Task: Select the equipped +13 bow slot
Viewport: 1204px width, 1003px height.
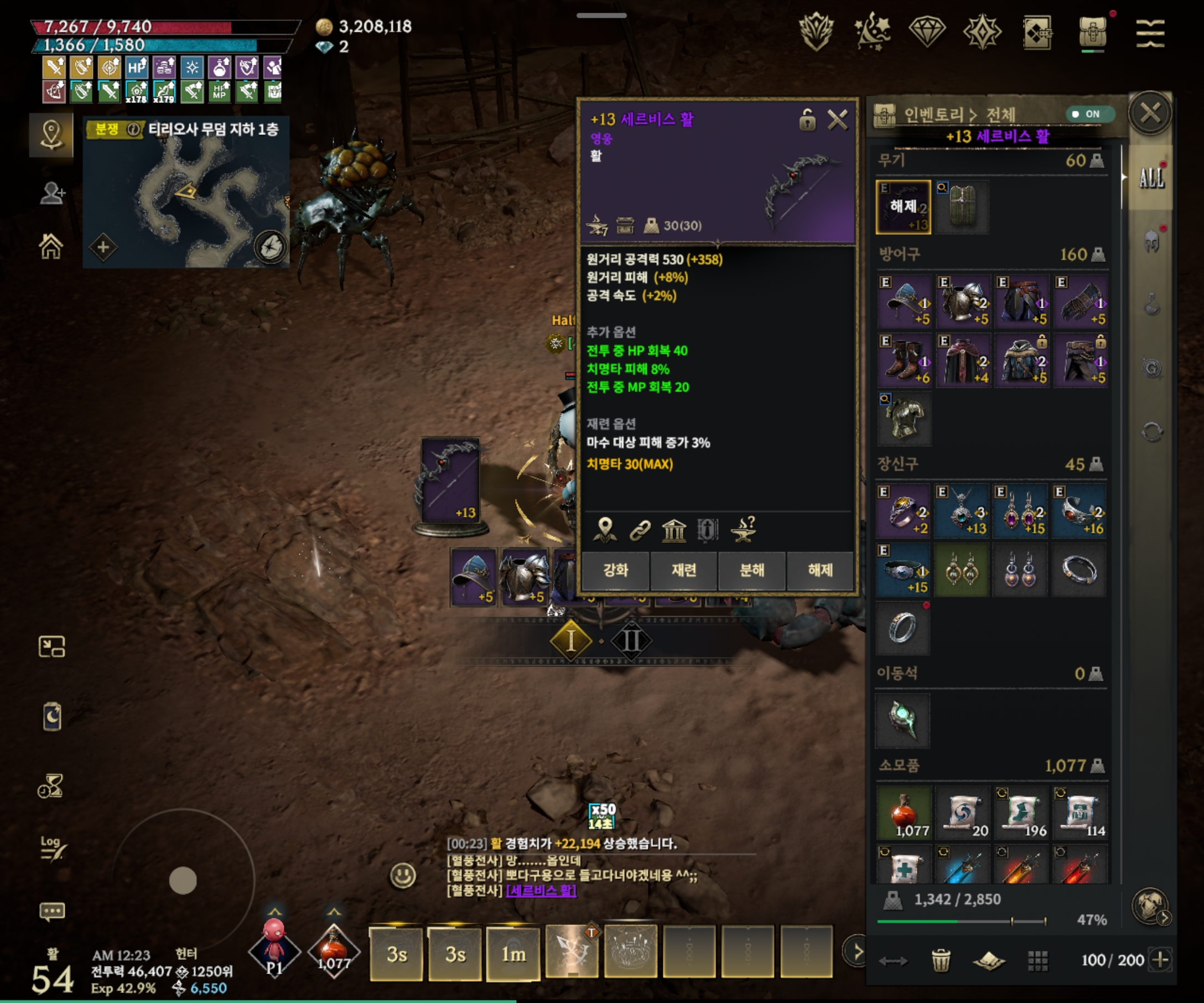Action: [x=903, y=207]
